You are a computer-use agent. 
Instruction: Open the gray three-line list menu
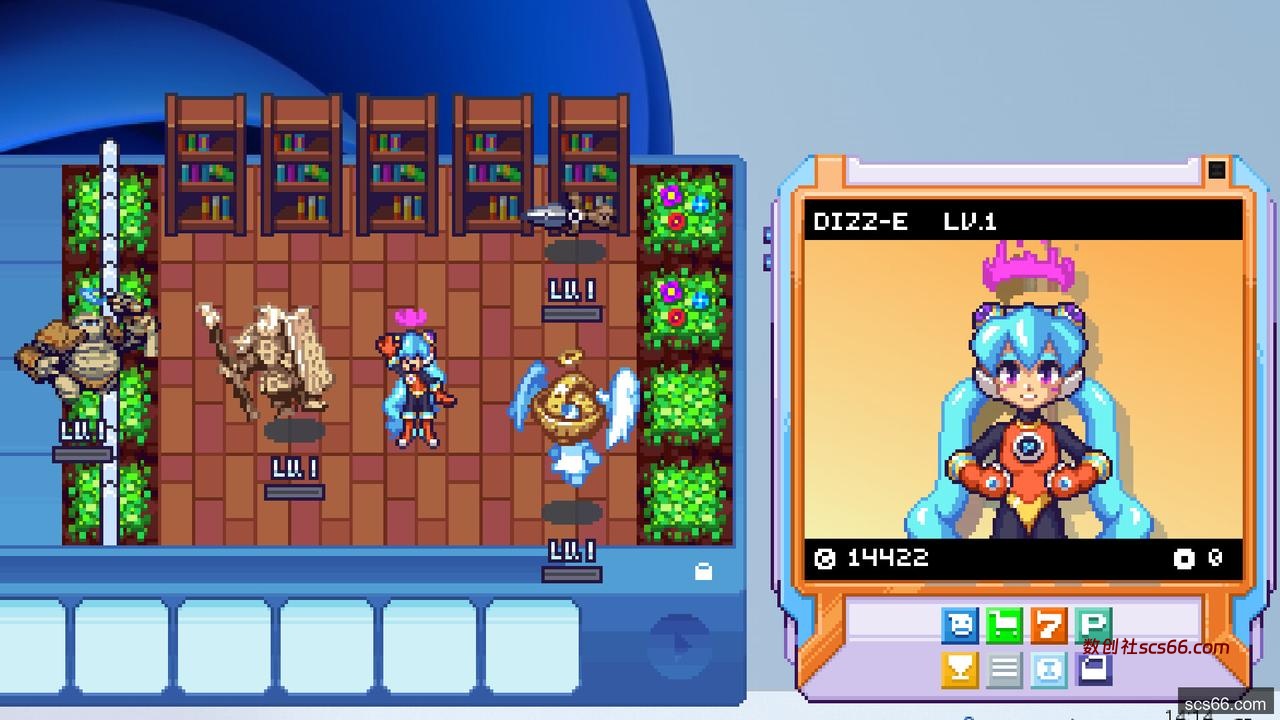click(x=1004, y=670)
